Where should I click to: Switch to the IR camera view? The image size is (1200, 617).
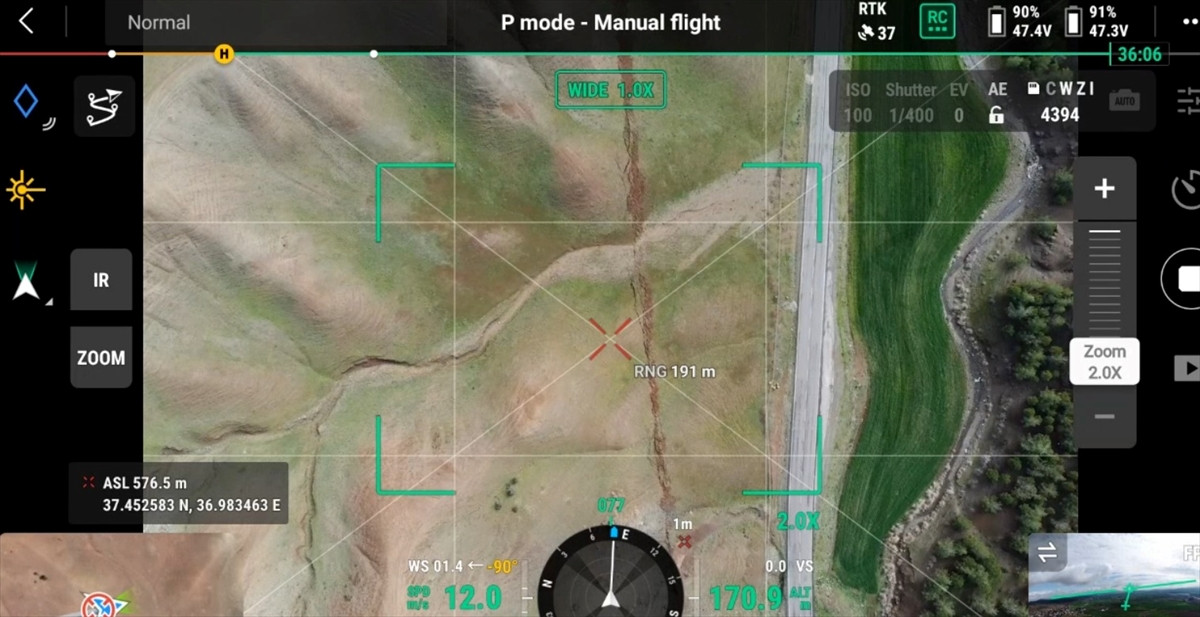point(101,280)
